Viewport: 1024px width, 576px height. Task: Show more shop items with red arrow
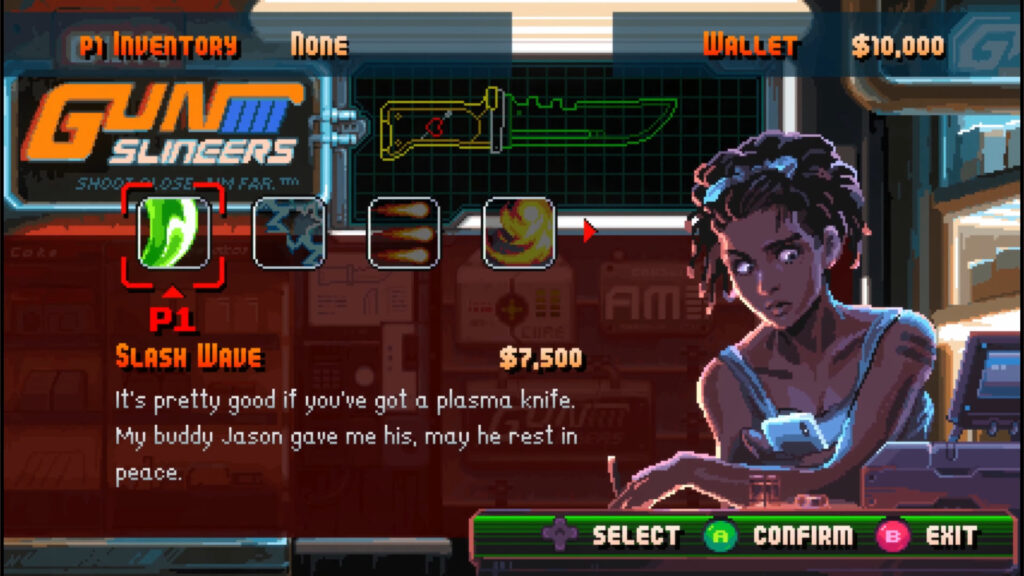[x=590, y=232]
